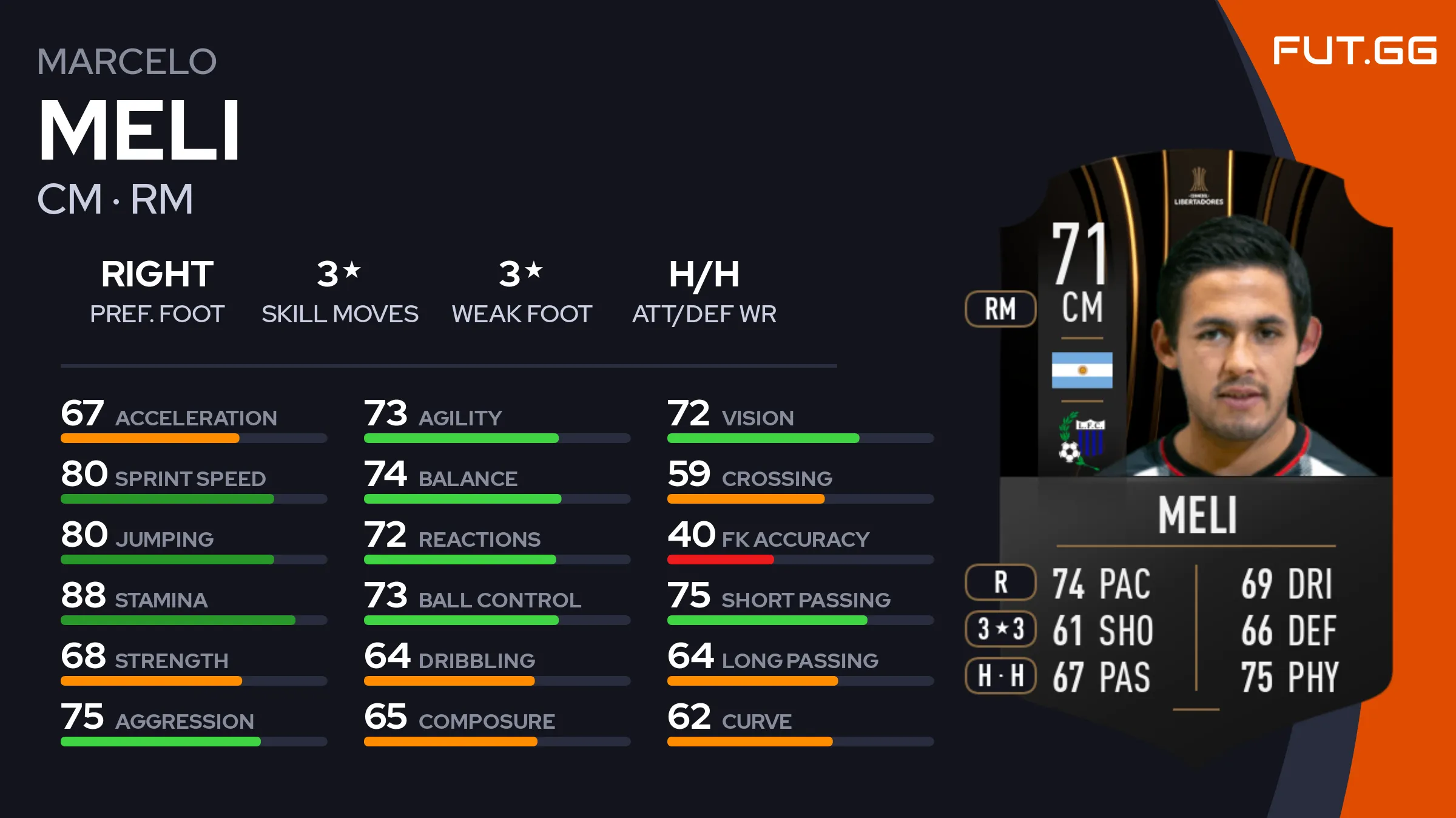The height and width of the screenshot is (818, 1456).
Task: Click the H-H work rate badge
Action: (1000, 675)
